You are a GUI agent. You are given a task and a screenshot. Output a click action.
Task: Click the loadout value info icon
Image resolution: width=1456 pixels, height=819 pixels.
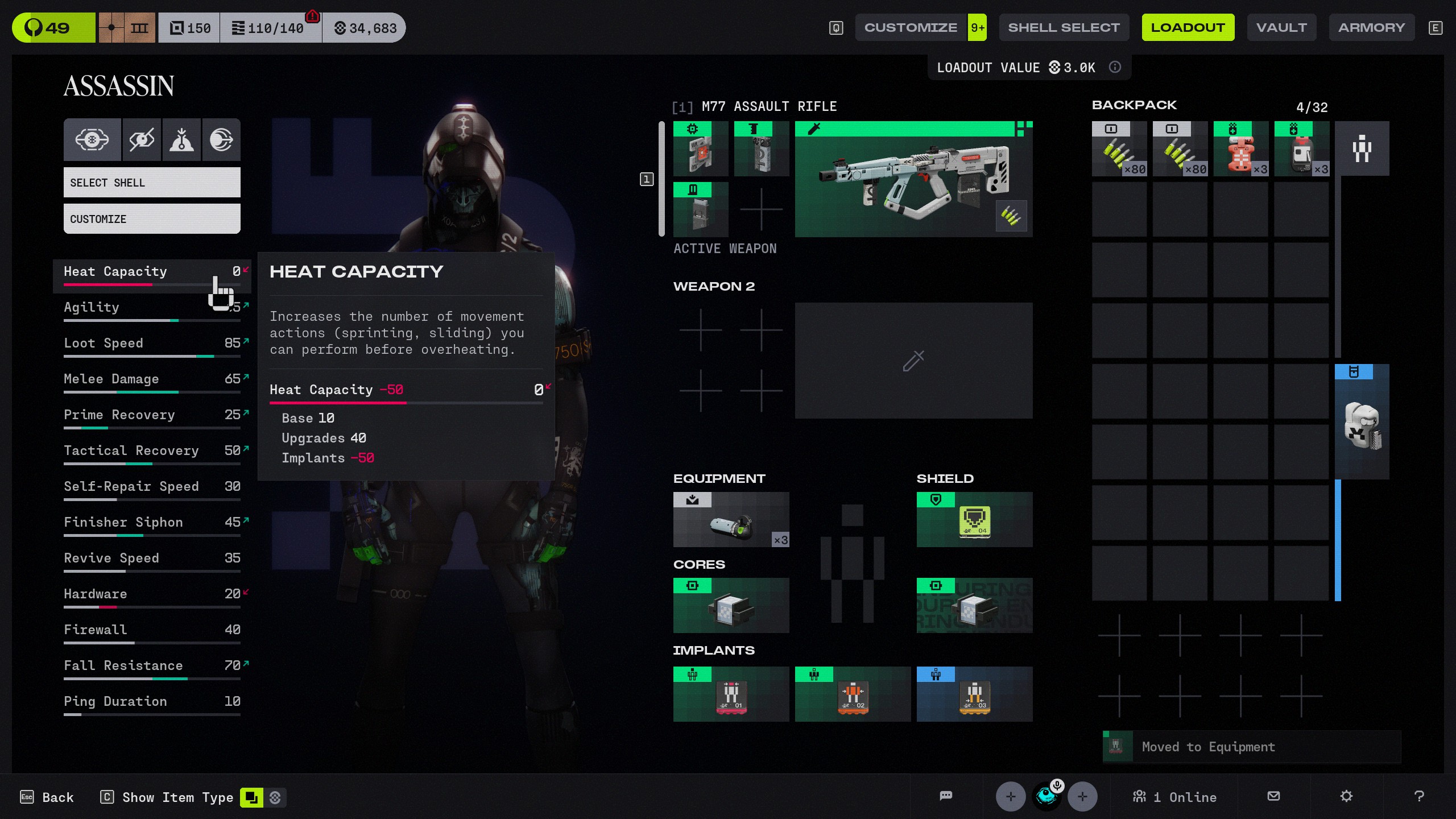pos(1115,68)
